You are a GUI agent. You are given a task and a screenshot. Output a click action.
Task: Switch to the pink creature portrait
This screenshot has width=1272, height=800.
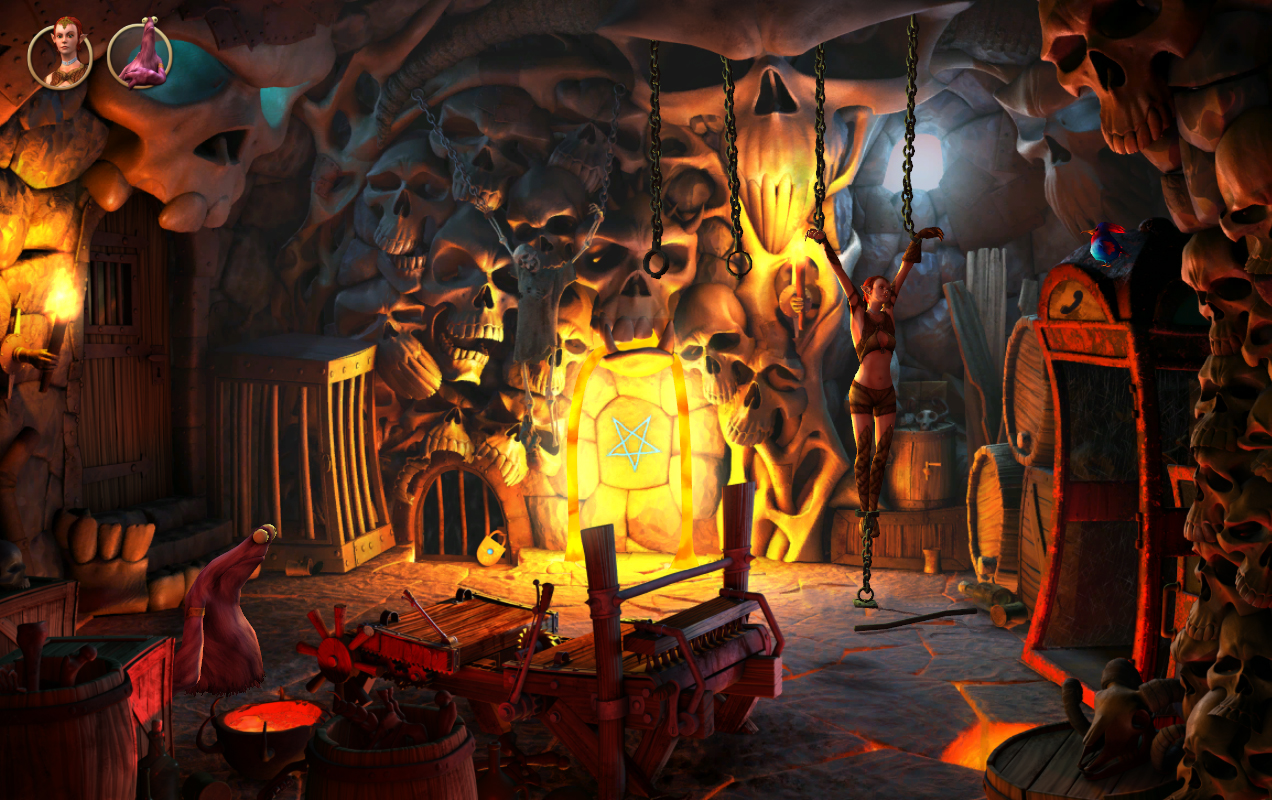coord(139,55)
